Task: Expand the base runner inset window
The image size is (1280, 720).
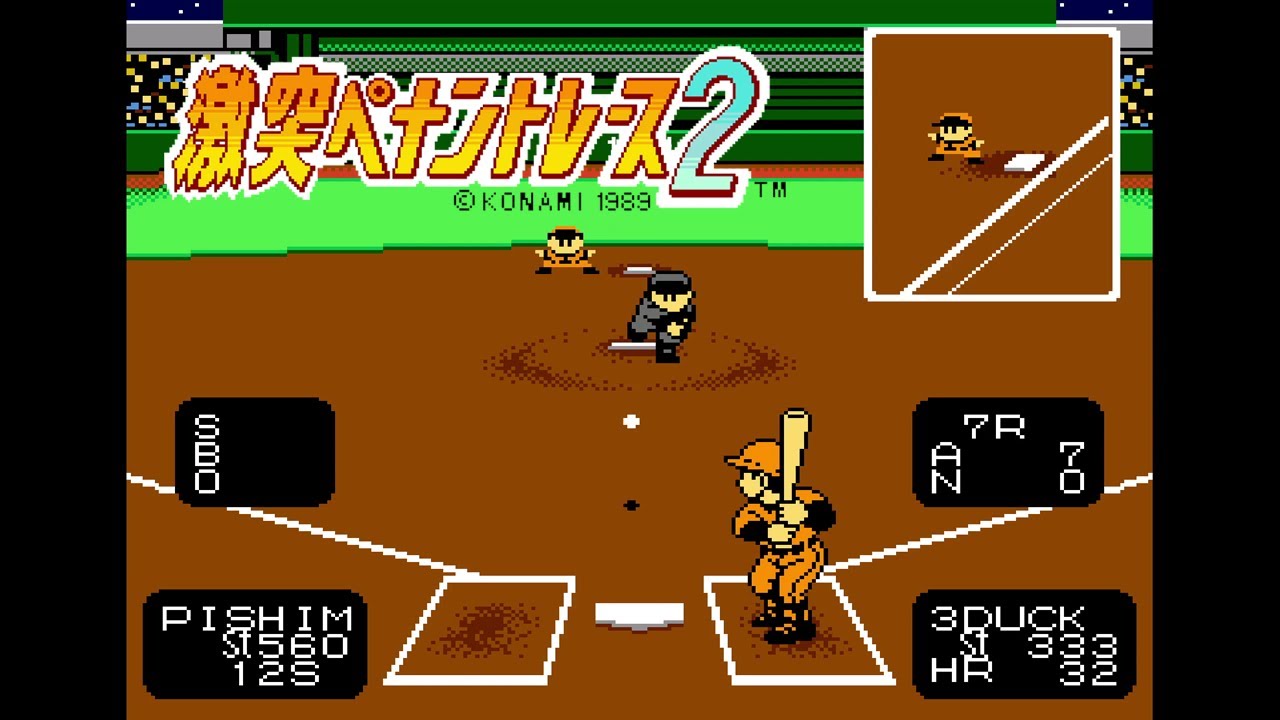Action: point(992,165)
